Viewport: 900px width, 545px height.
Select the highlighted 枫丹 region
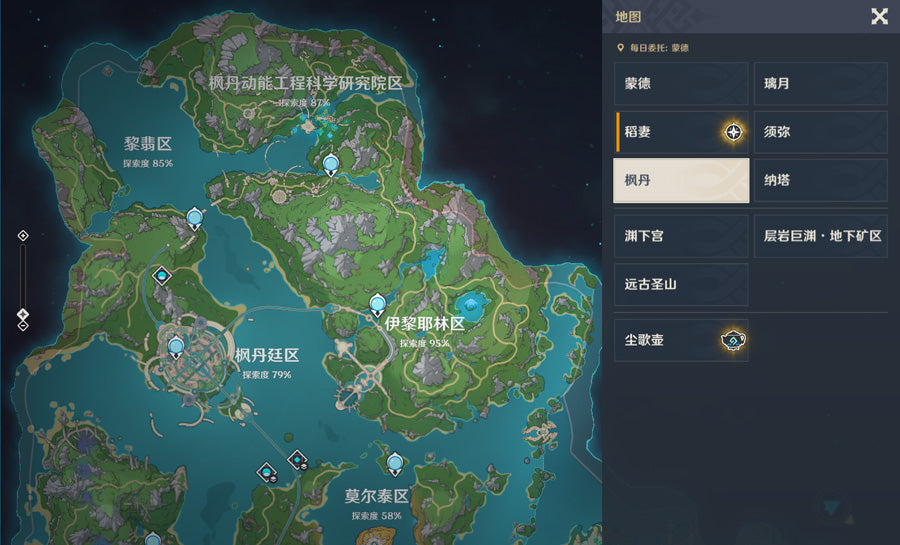point(681,180)
